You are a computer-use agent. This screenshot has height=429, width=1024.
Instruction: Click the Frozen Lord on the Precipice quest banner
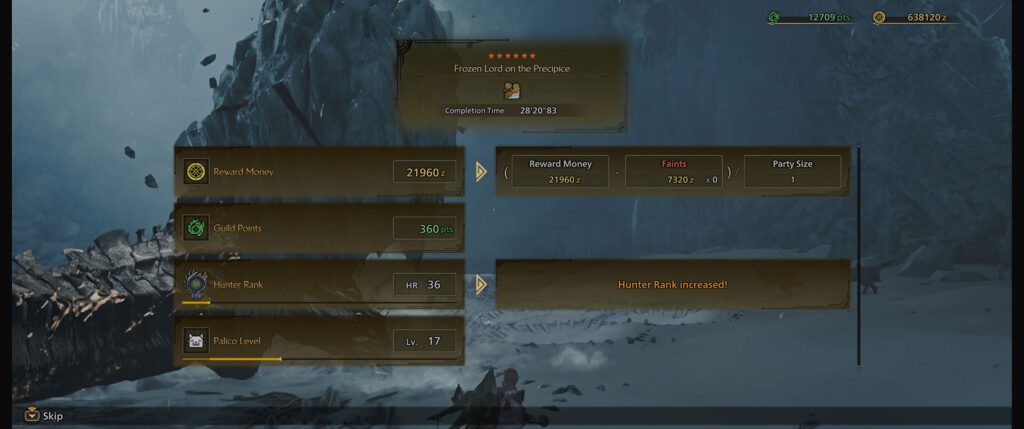511,85
